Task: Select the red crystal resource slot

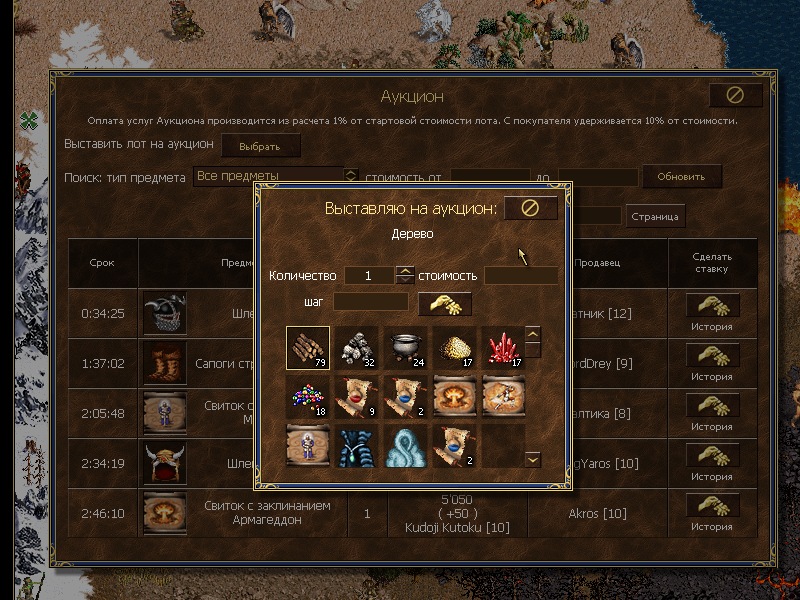Action: click(503, 349)
